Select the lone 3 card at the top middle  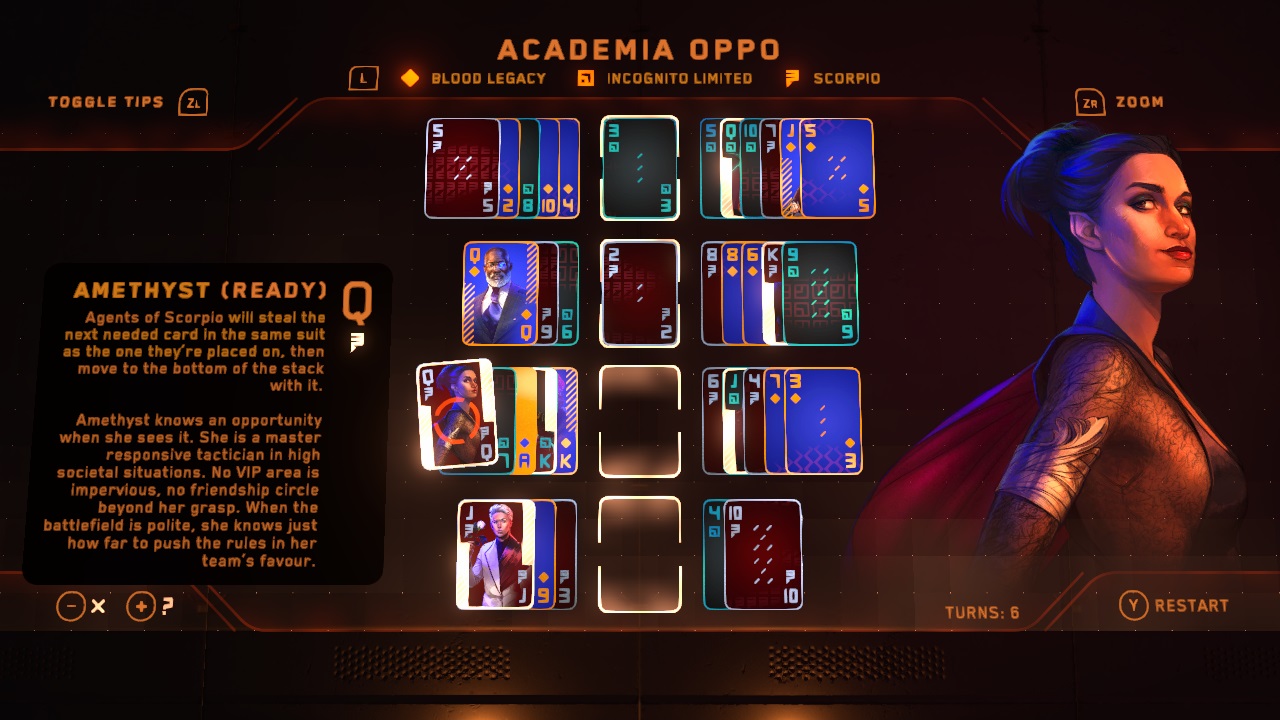click(x=639, y=168)
